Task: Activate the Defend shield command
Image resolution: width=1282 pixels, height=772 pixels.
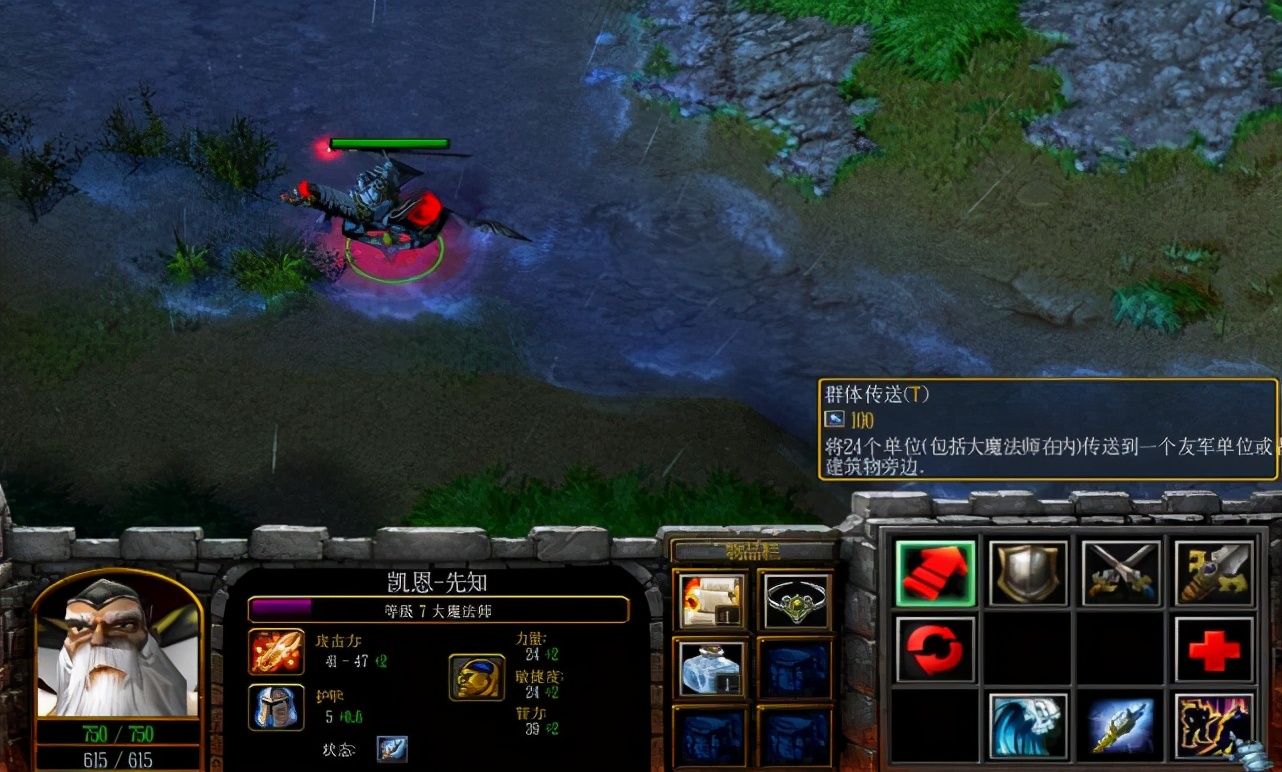Action: [1027, 573]
